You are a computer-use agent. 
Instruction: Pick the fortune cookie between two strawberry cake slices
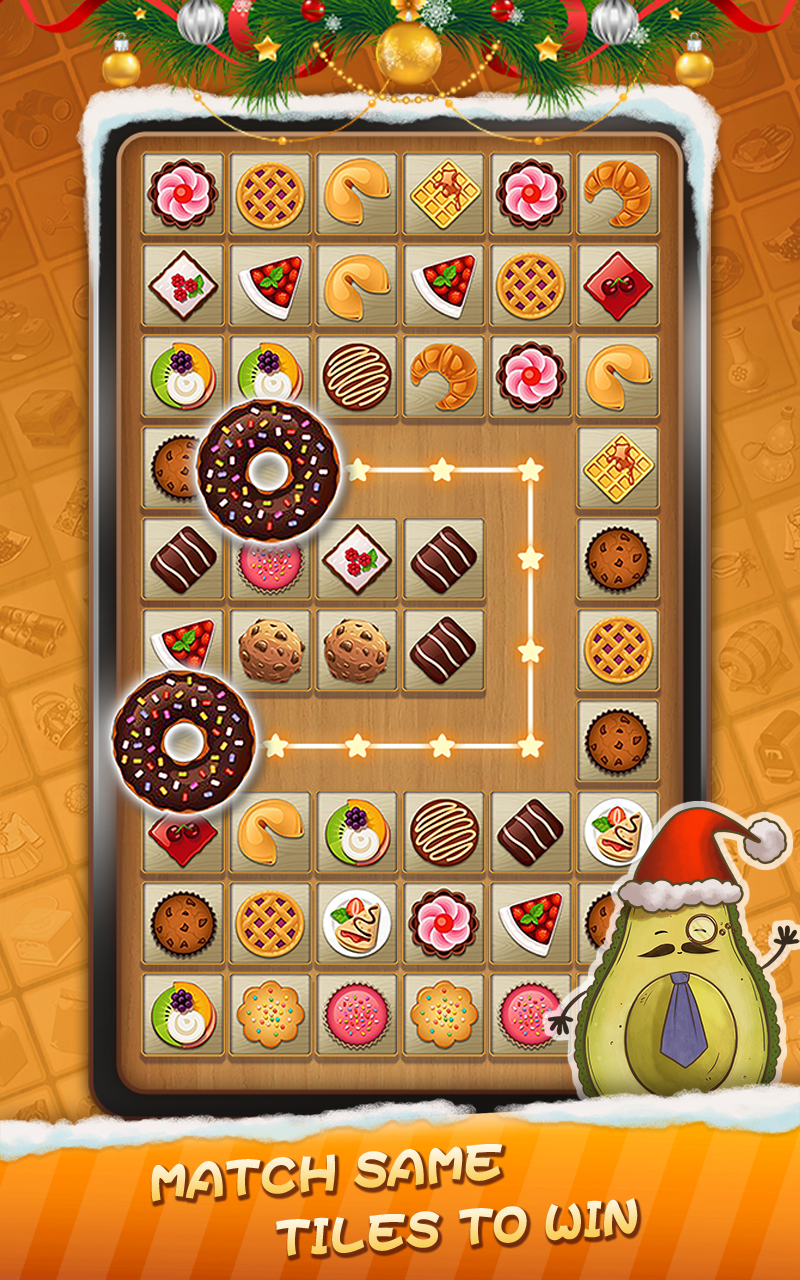[x=358, y=284]
